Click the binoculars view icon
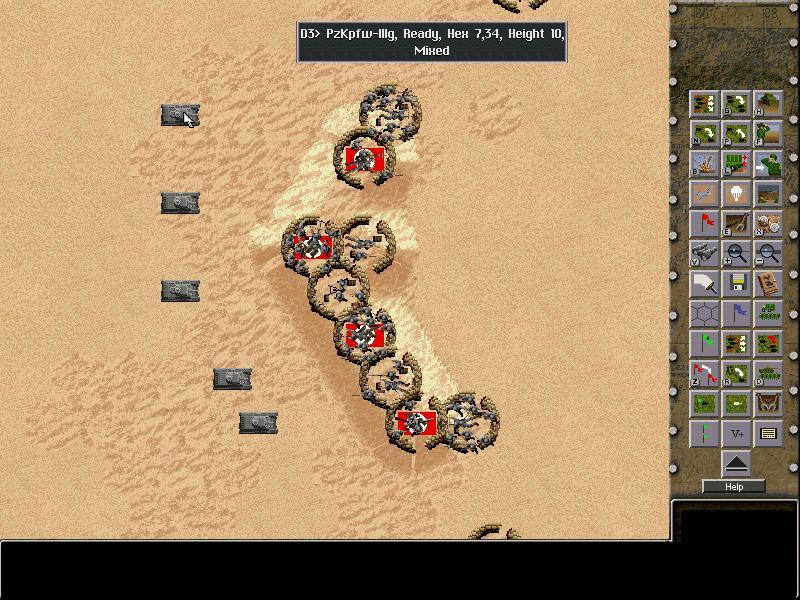 point(705,254)
